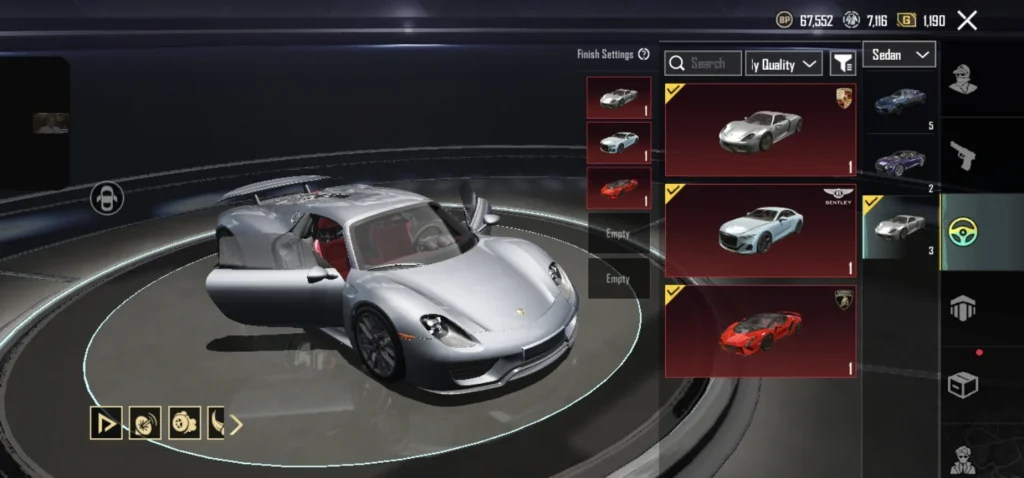Open the Sedan vehicle type dropdown
This screenshot has height=478, width=1024.
[x=900, y=55]
